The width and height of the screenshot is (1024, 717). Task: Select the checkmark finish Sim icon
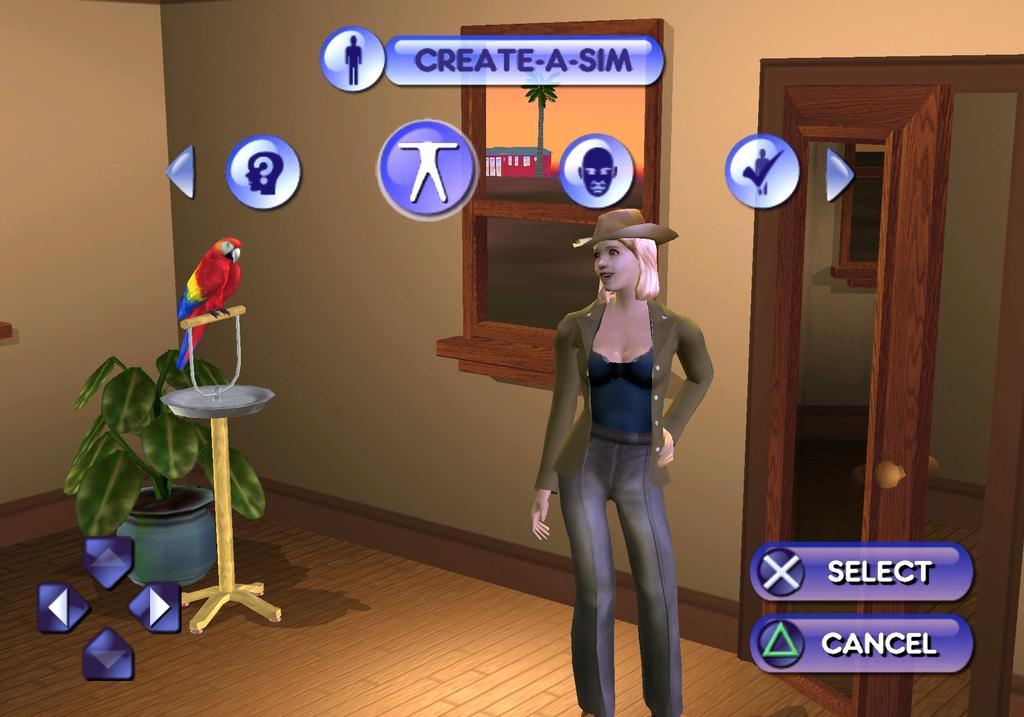762,171
